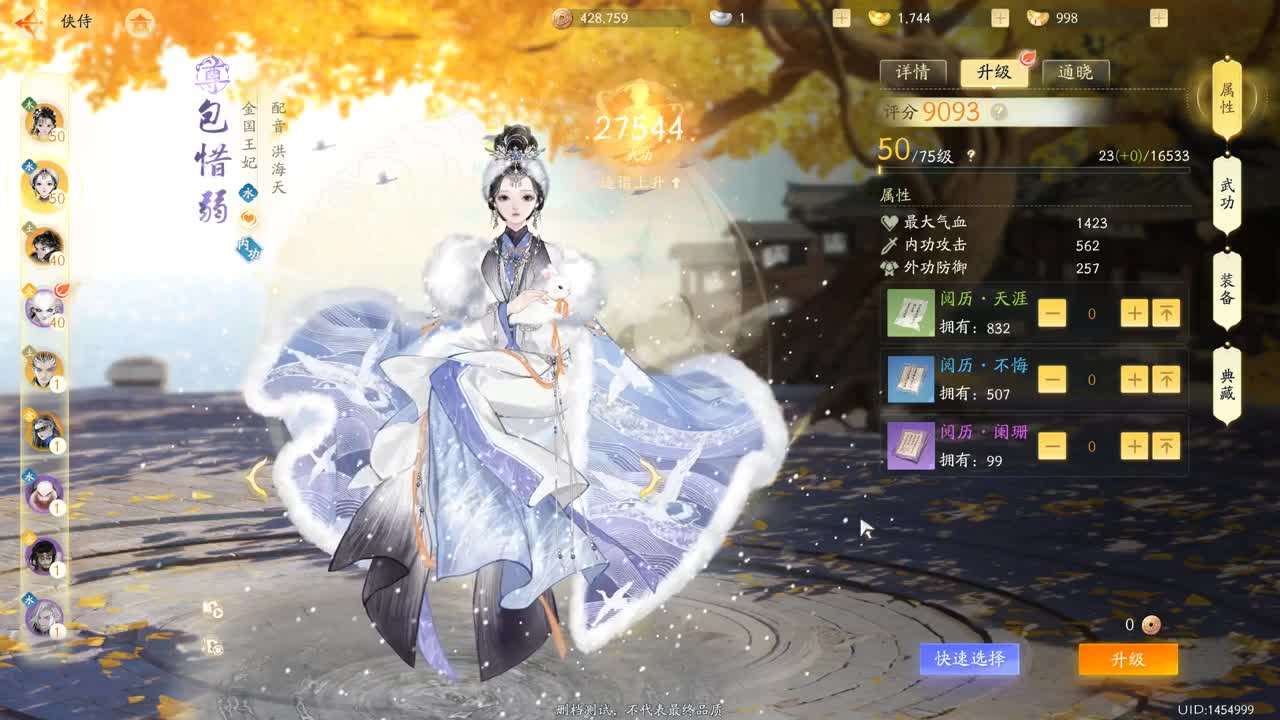
Task: Click the 闵历·天涯 green item icon
Action: click(x=911, y=312)
